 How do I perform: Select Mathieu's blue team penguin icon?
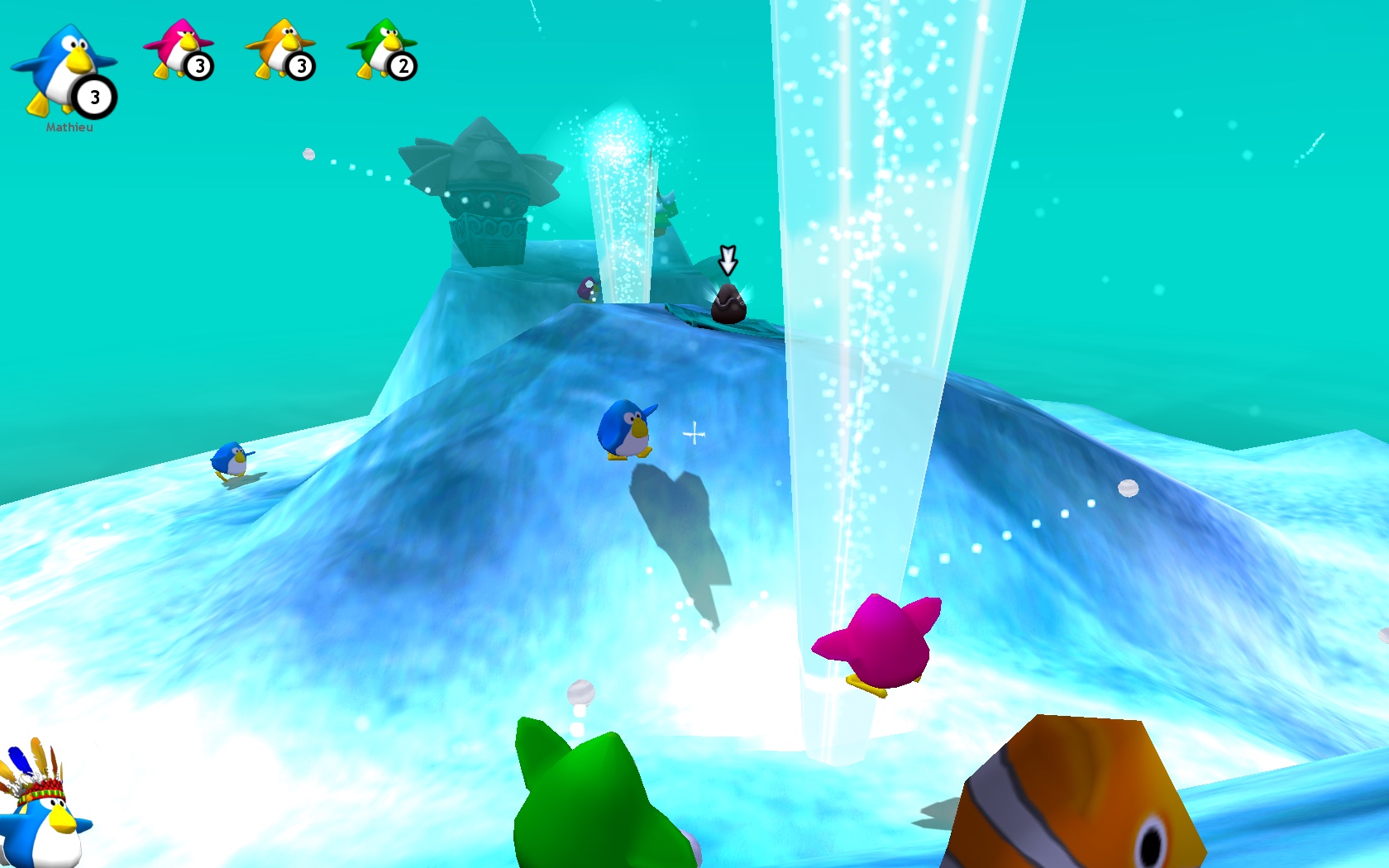click(62, 62)
